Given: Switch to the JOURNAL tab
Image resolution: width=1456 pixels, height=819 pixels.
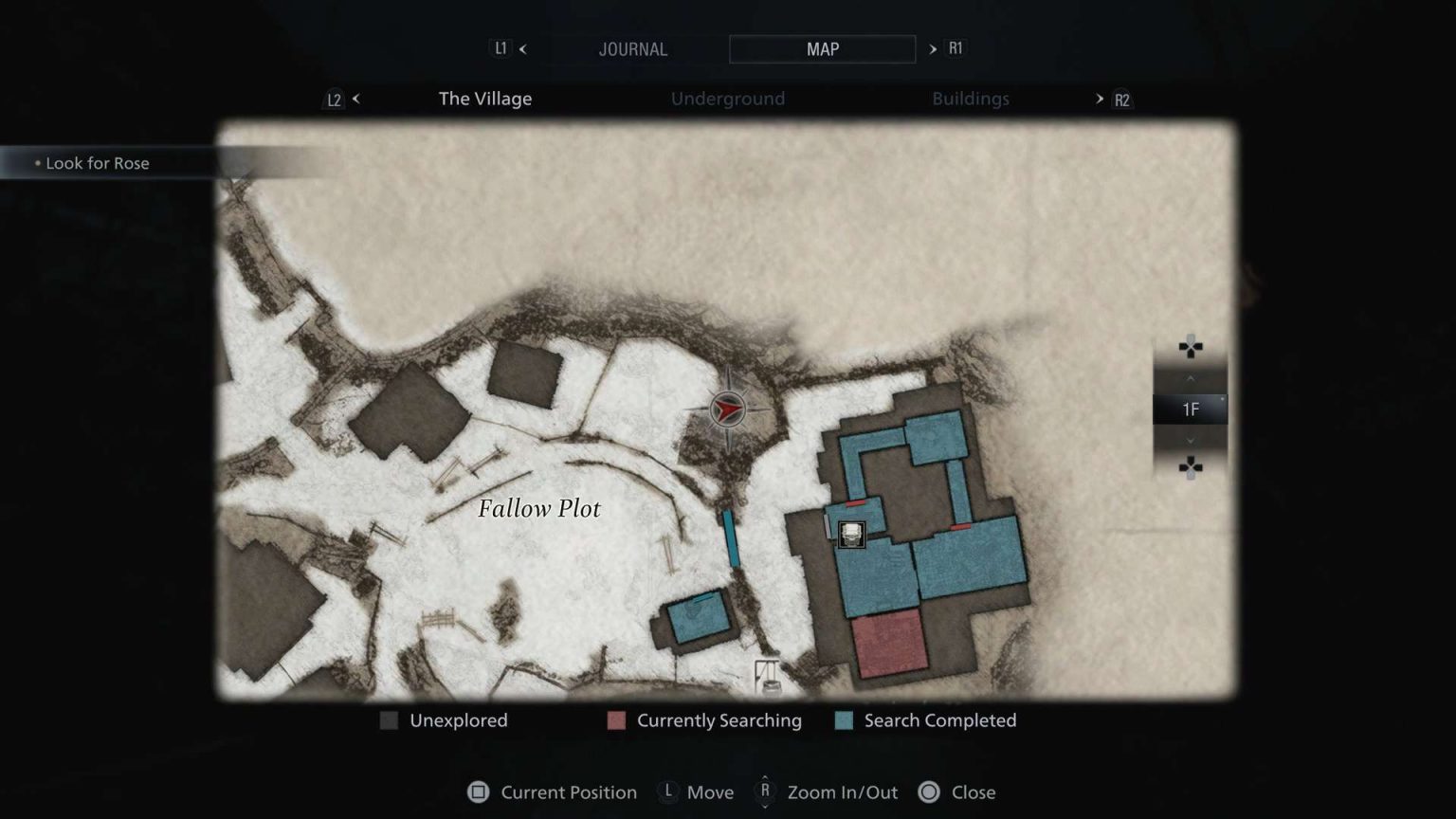Looking at the screenshot, I should click(633, 48).
